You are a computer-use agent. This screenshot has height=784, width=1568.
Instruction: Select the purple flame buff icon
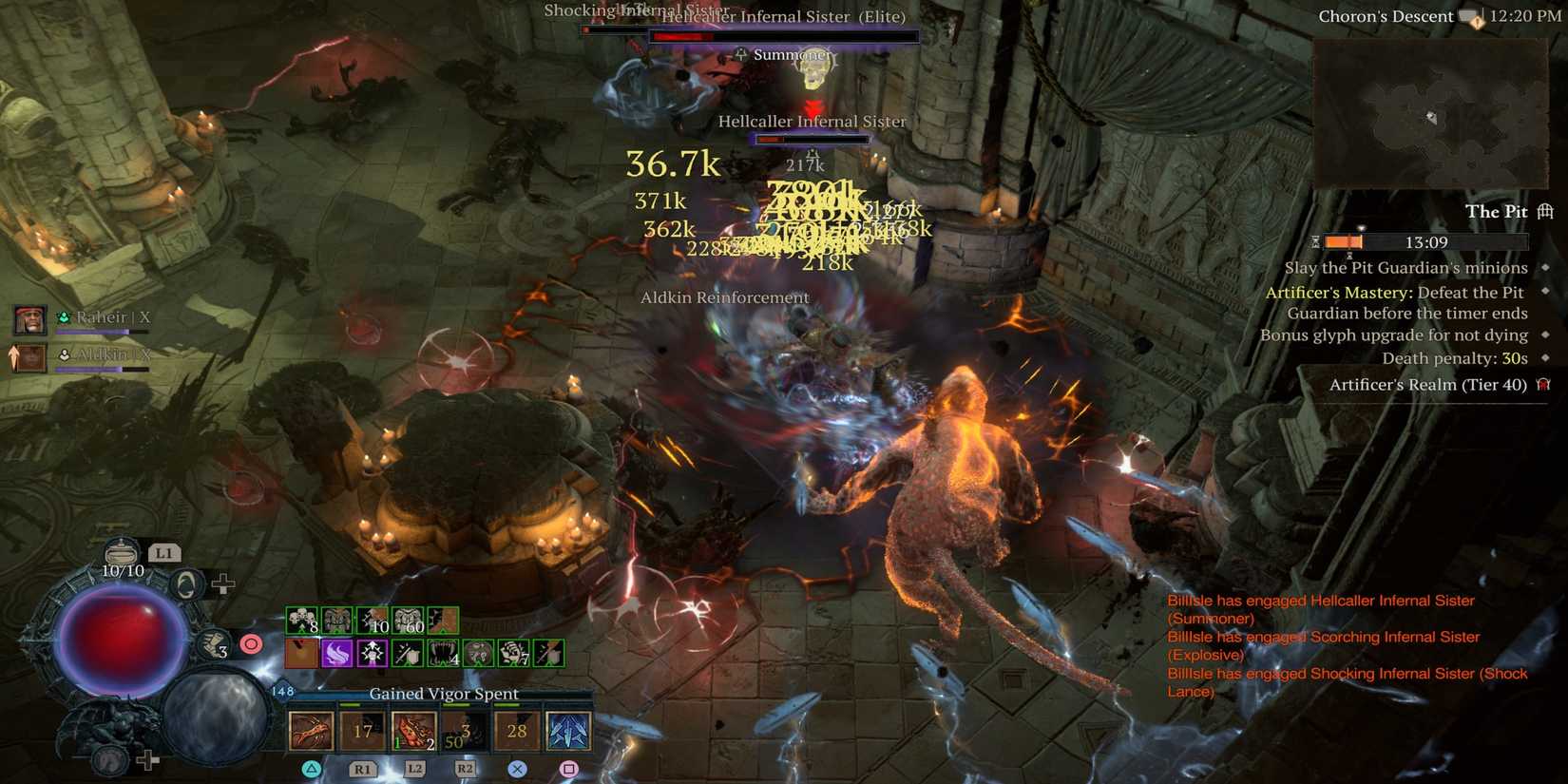tap(337, 654)
